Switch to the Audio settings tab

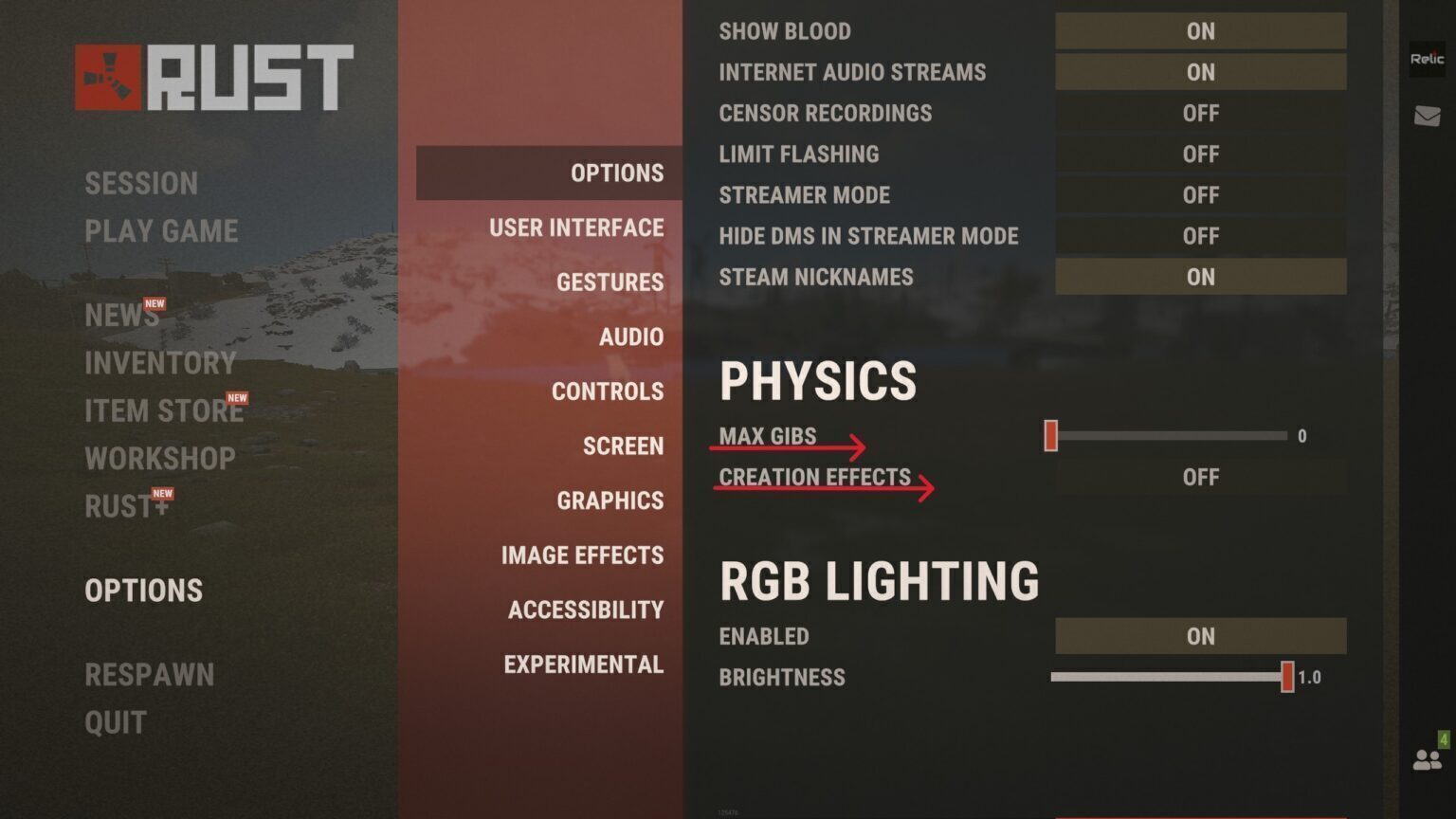(x=631, y=337)
